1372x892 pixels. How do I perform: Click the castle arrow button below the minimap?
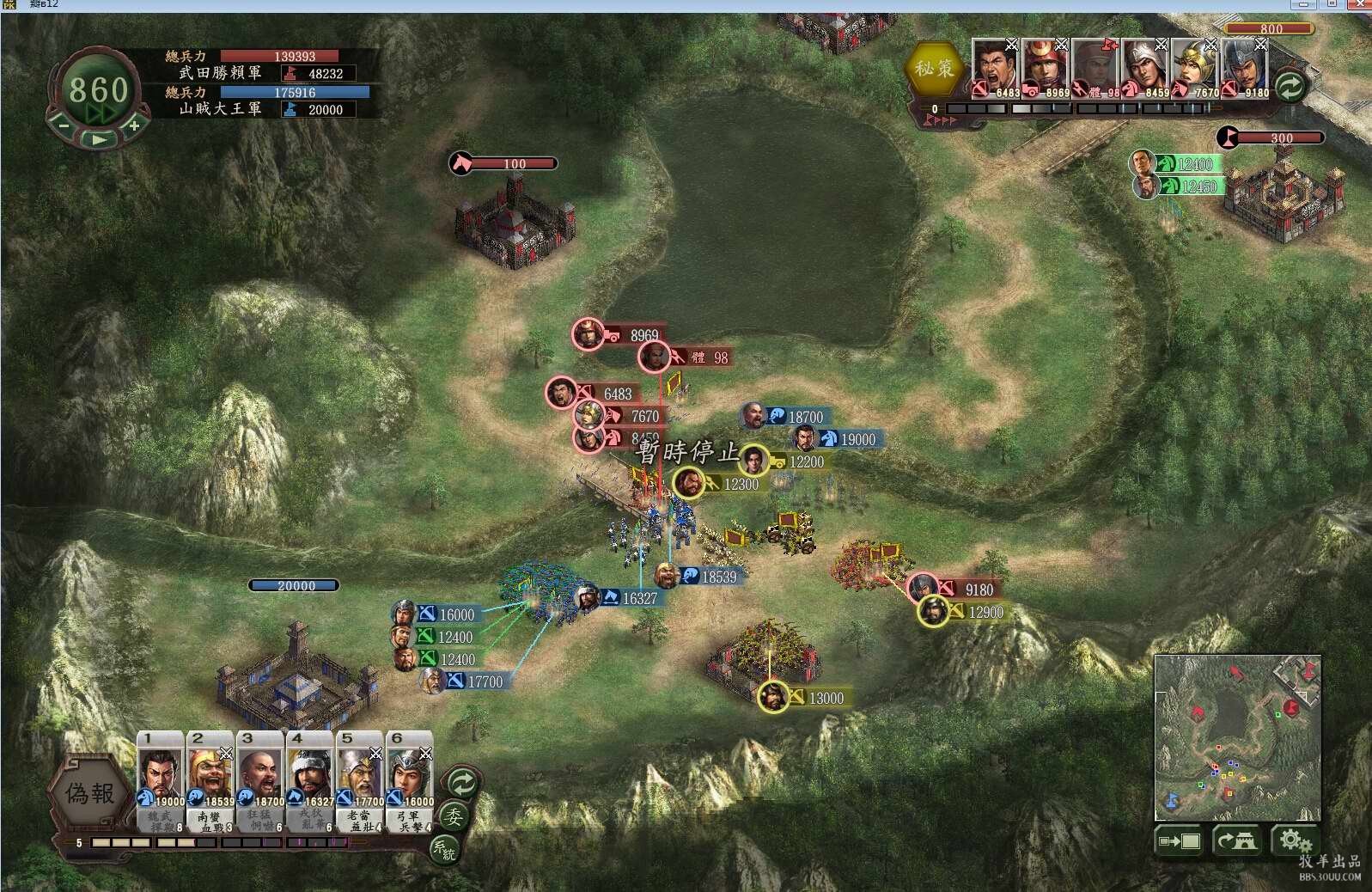point(1235,840)
